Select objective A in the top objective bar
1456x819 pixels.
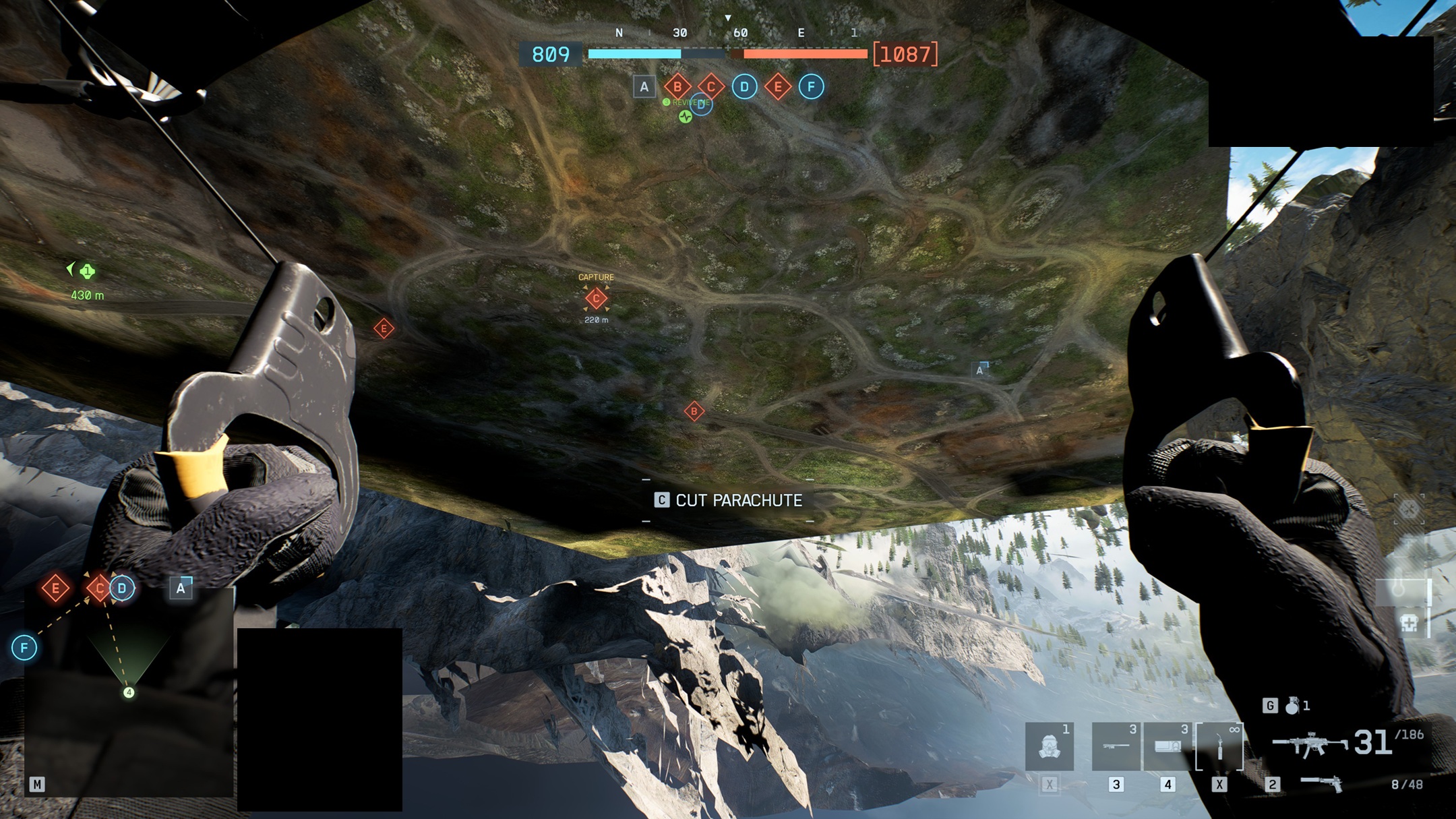(644, 87)
